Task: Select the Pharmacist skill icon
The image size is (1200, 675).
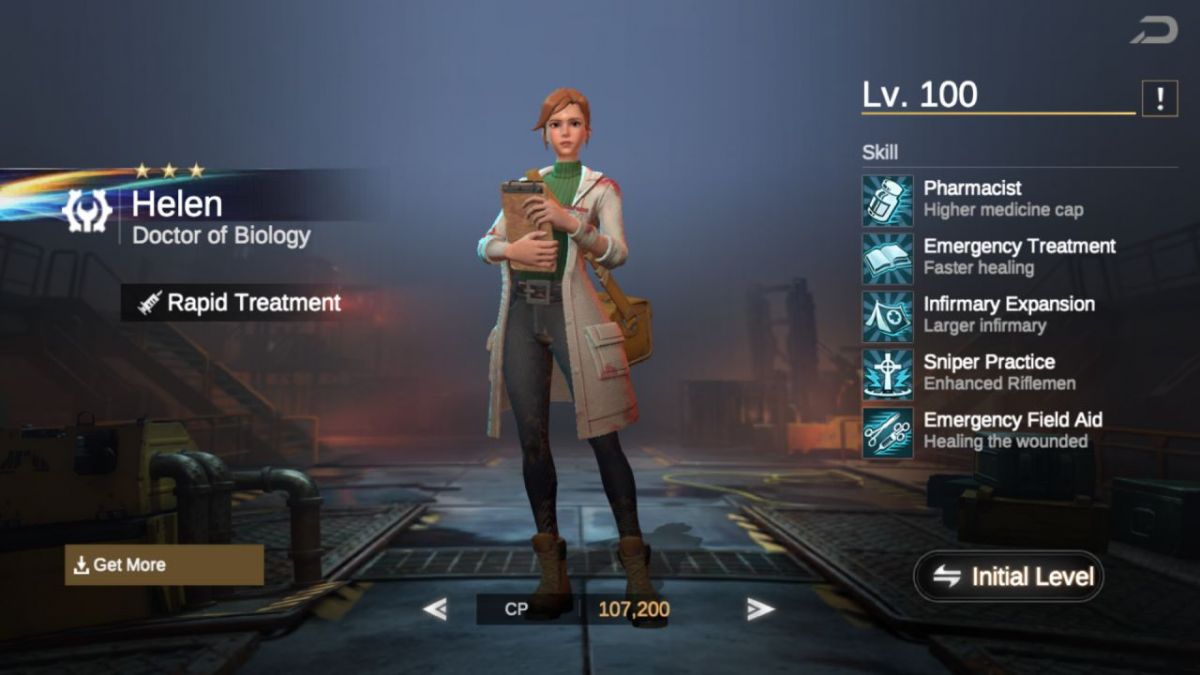Action: 888,200
